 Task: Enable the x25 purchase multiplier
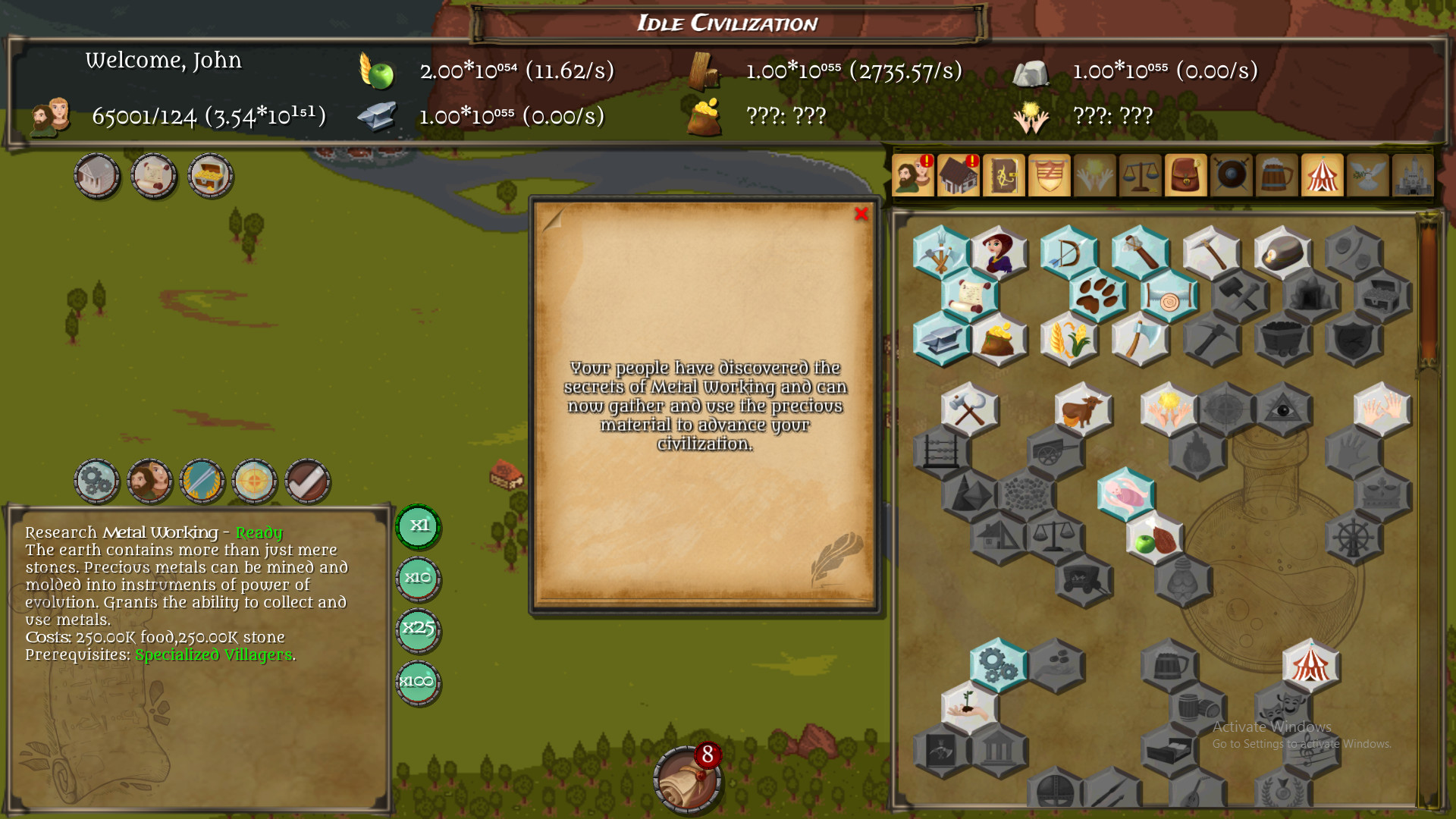(418, 629)
